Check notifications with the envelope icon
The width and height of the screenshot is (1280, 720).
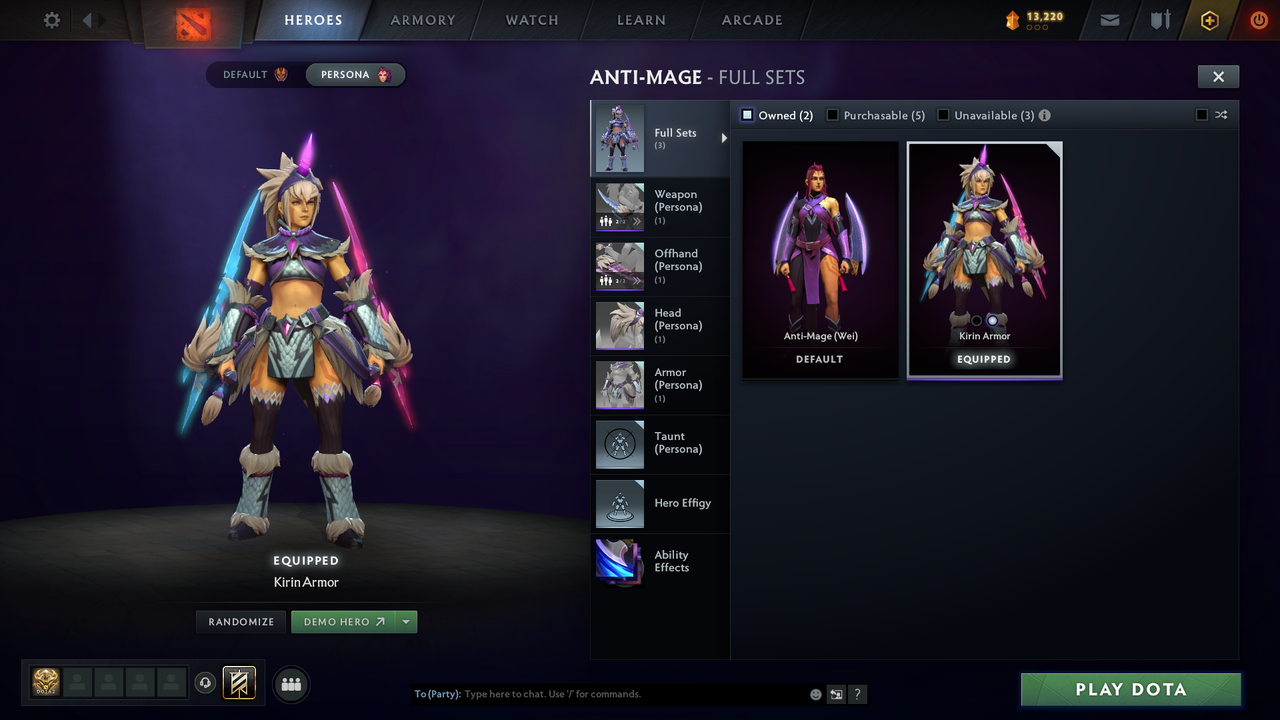(x=1109, y=20)
